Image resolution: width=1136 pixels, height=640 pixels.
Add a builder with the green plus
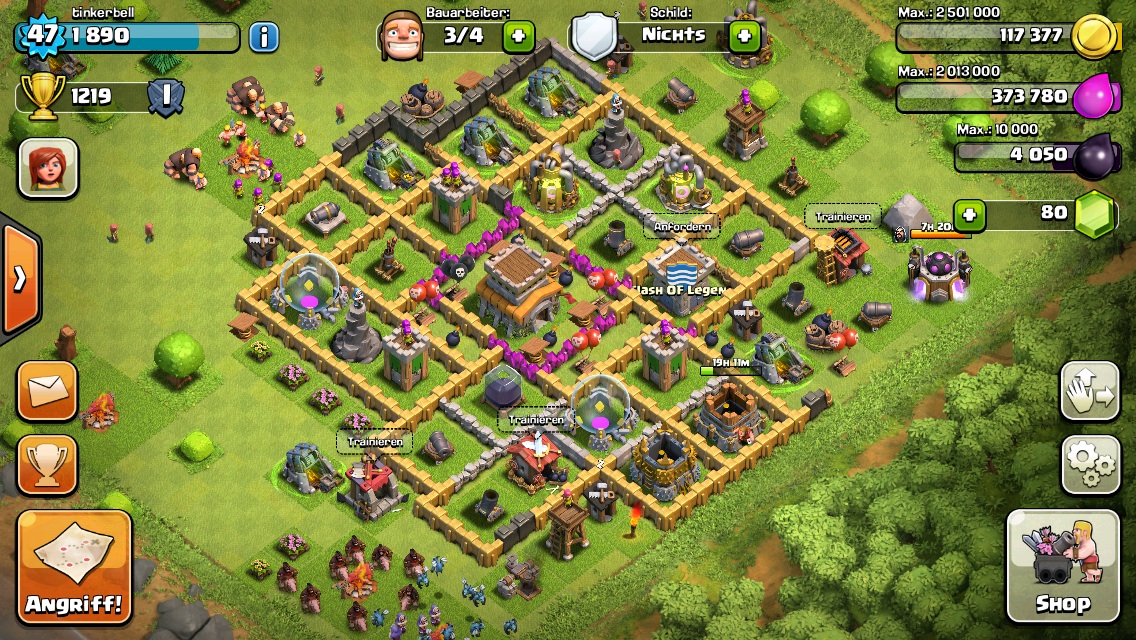[518, 37]
